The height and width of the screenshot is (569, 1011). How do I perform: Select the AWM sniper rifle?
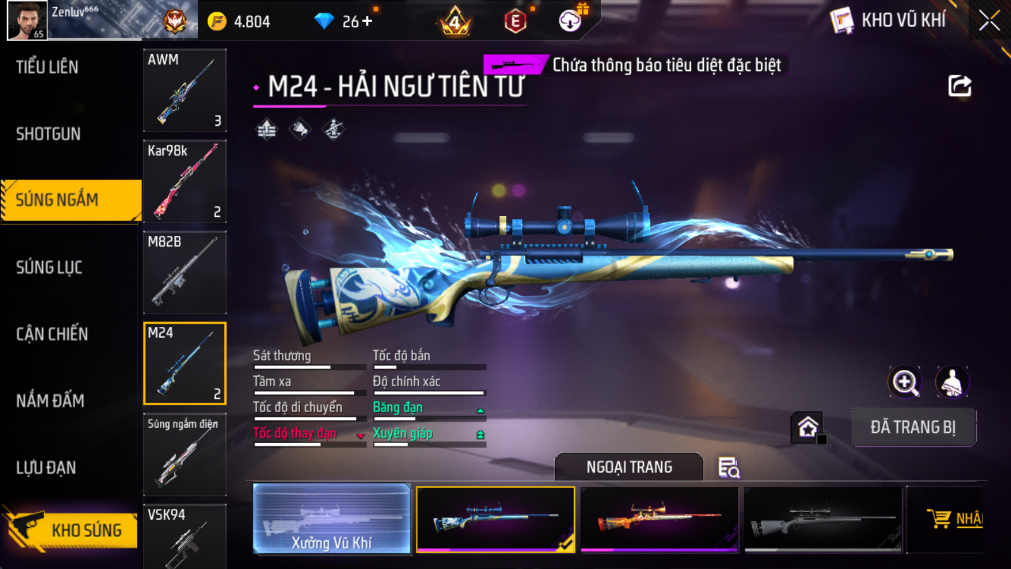185,91
